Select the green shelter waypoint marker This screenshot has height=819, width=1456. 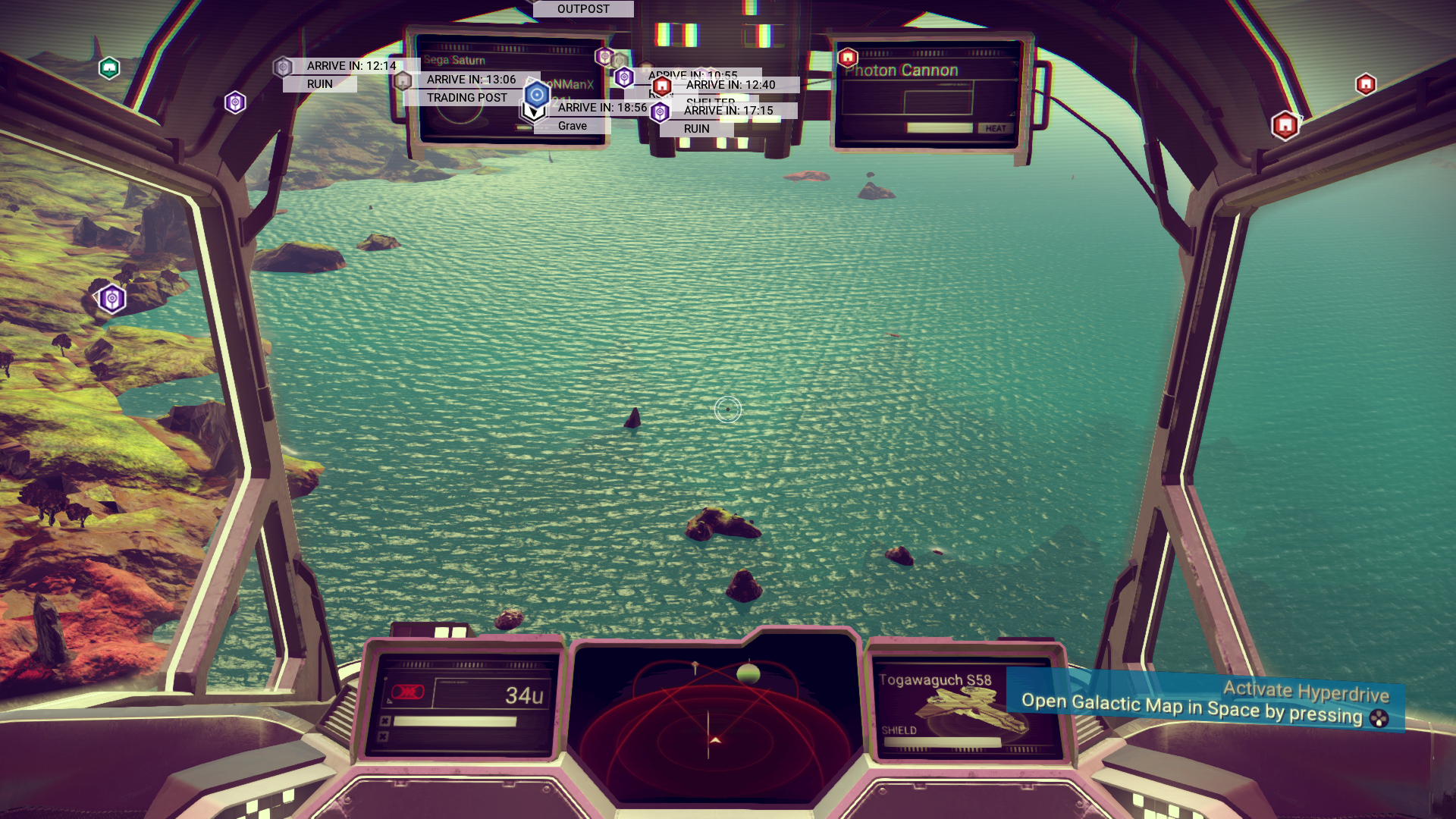[109, 68]
